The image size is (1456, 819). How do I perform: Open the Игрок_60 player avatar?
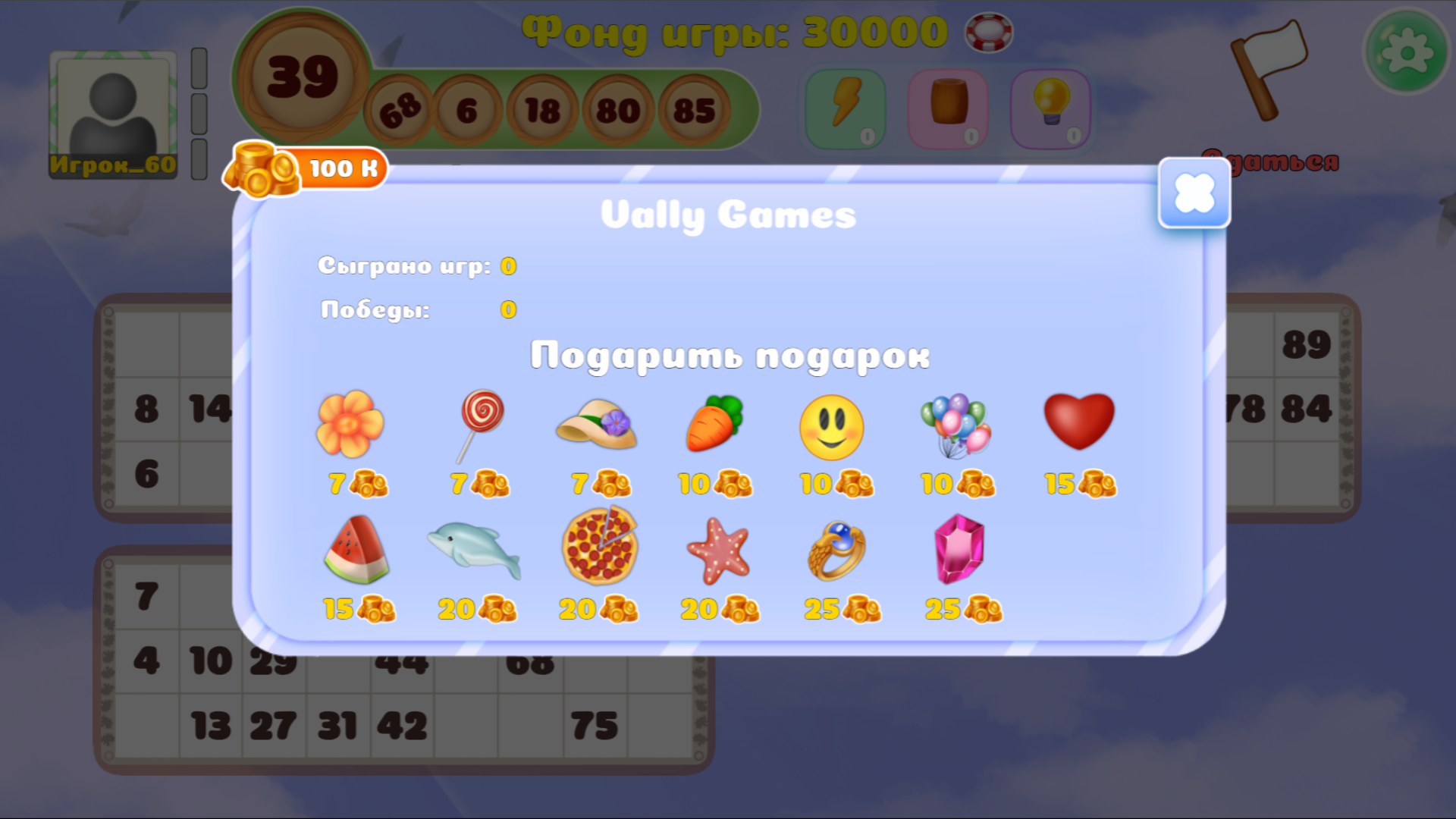pos(112,114)
